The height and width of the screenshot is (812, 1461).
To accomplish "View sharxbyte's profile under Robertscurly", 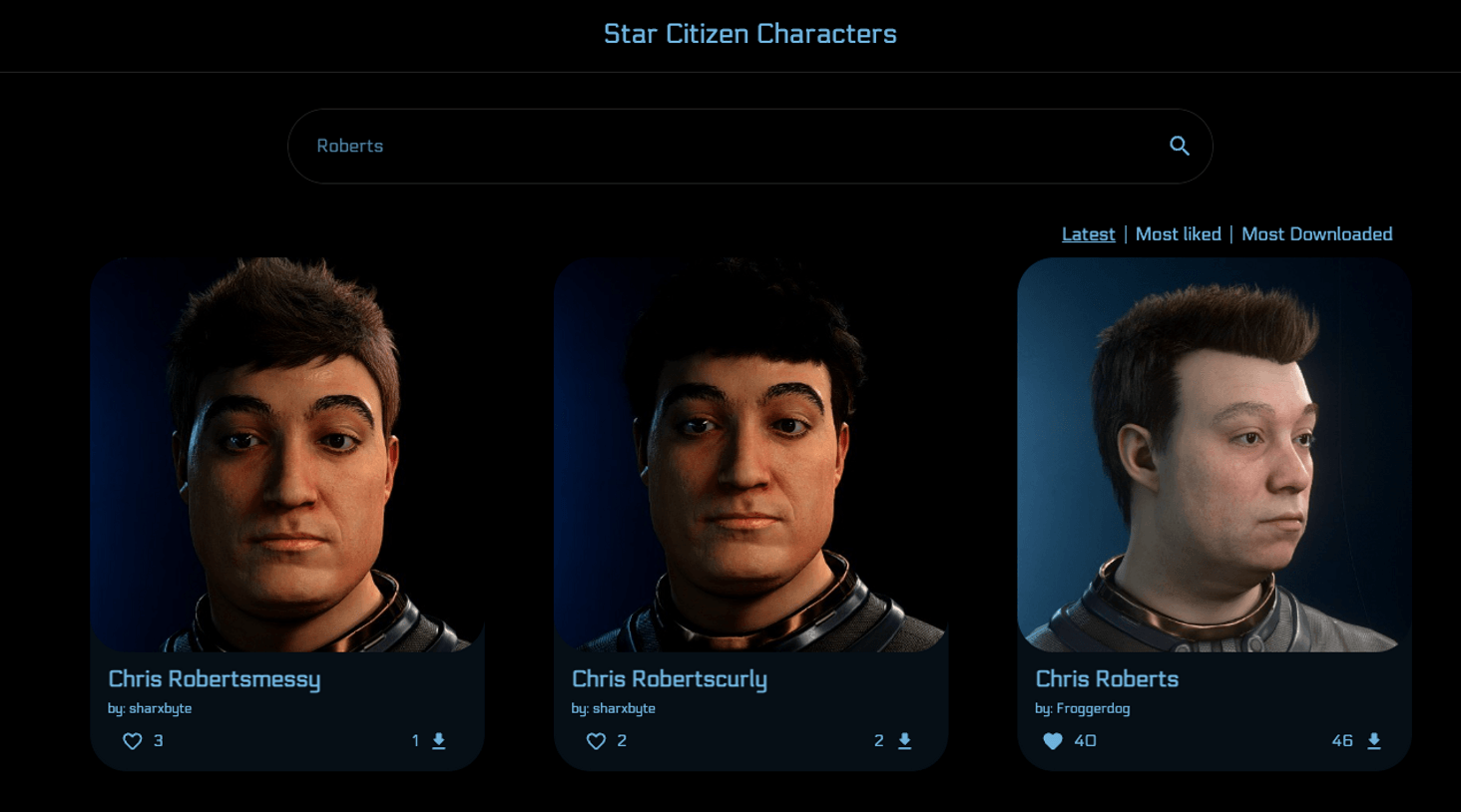I will pyautogui.click(x=613, y=708).
